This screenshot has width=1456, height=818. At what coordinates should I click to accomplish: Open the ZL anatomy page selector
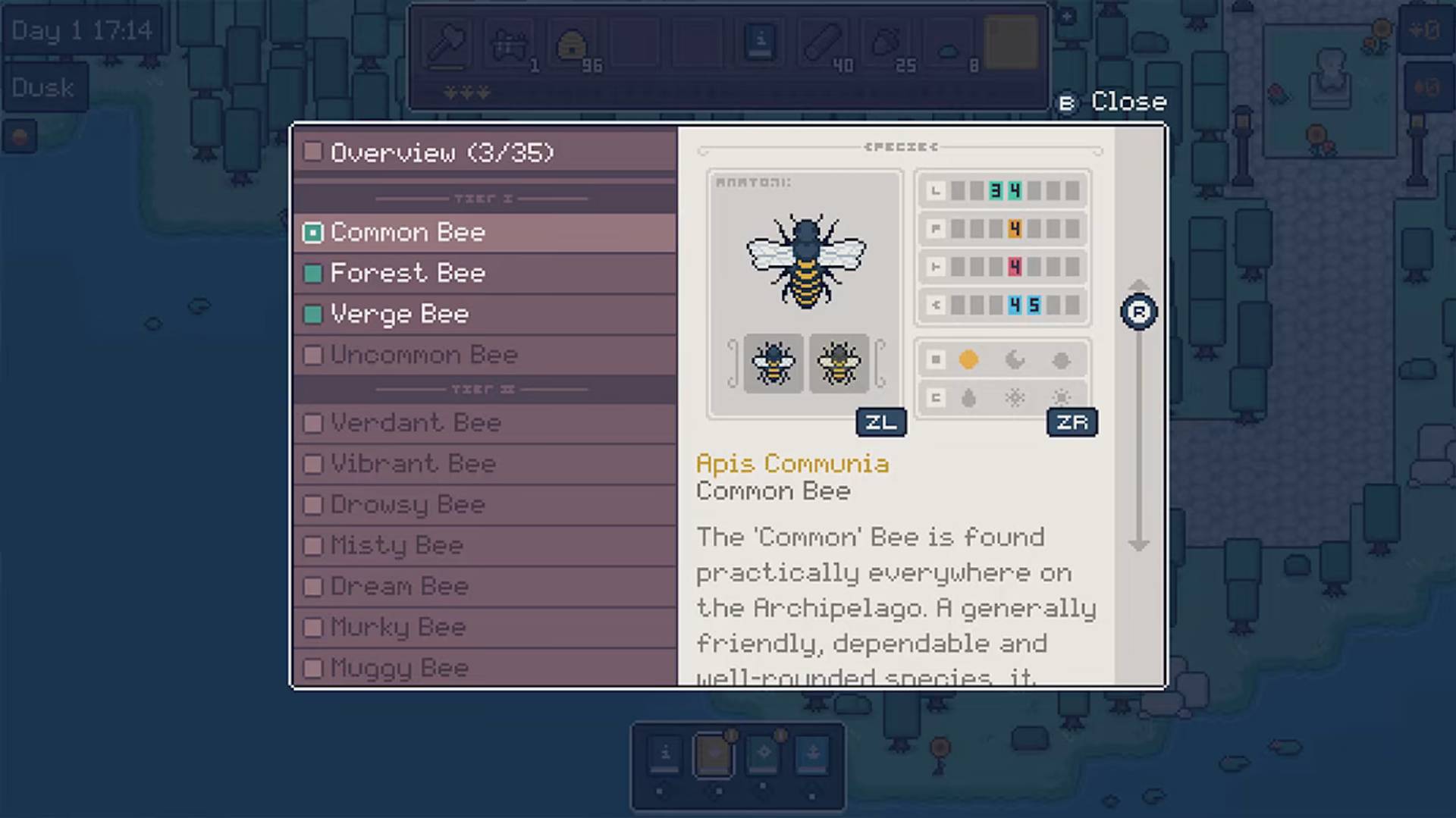[880, 422]
